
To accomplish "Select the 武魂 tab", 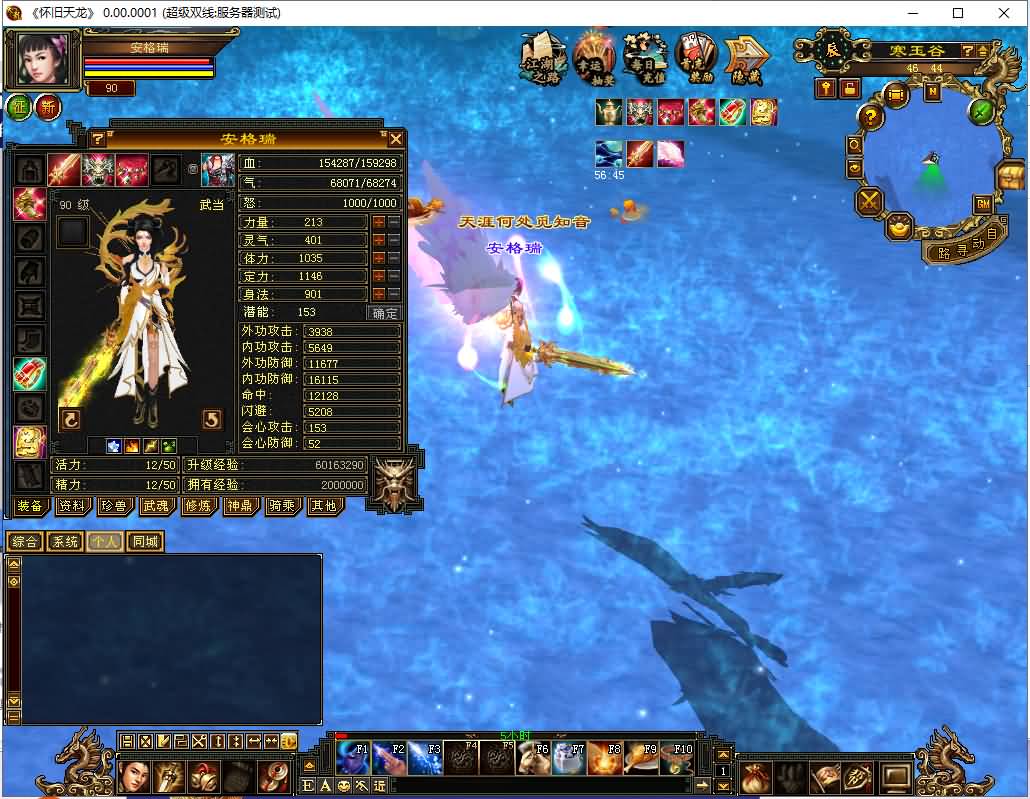I will click(156, 506).
